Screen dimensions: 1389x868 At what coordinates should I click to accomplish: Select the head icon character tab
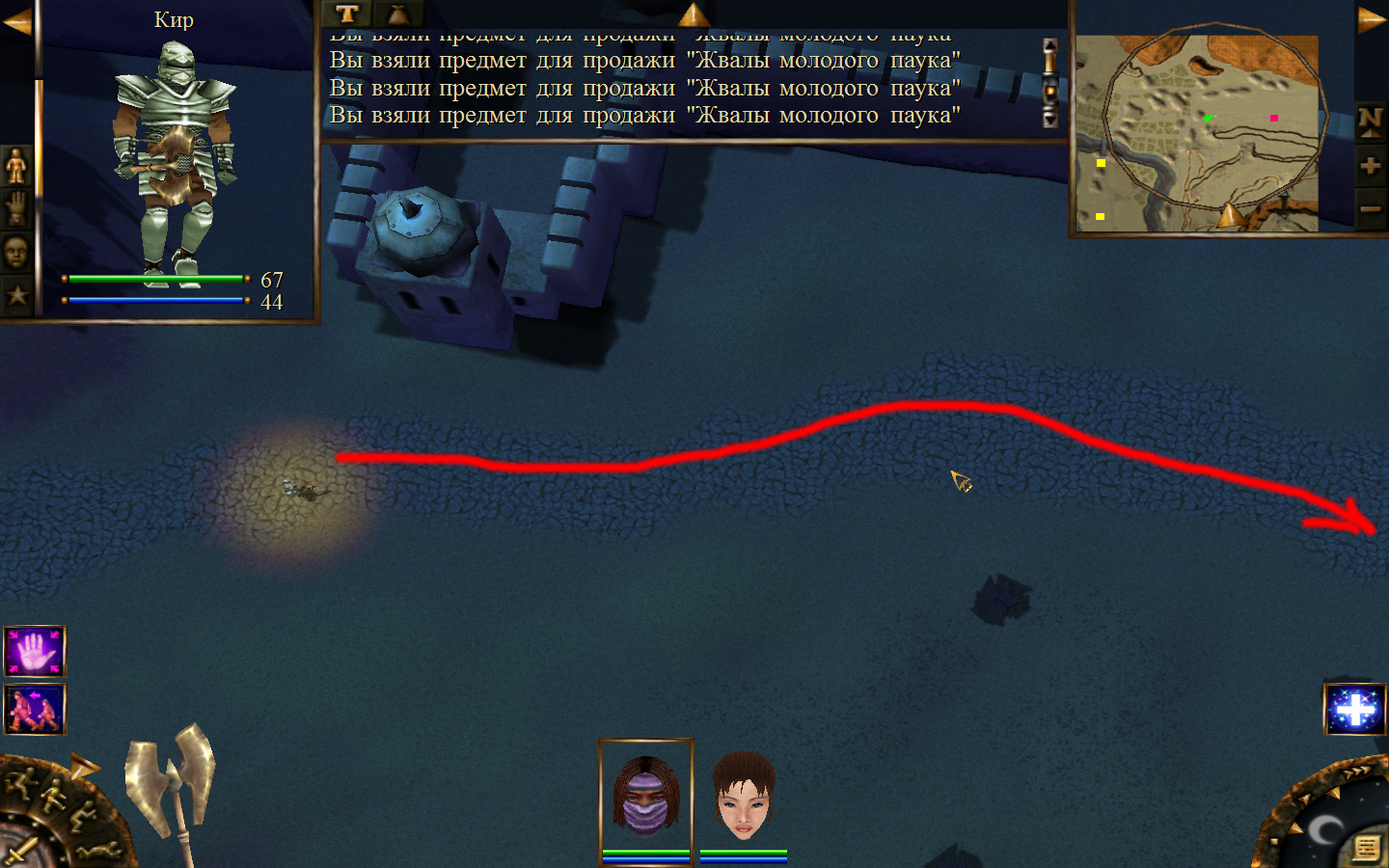pyautogui.click(x=16, y=253)
